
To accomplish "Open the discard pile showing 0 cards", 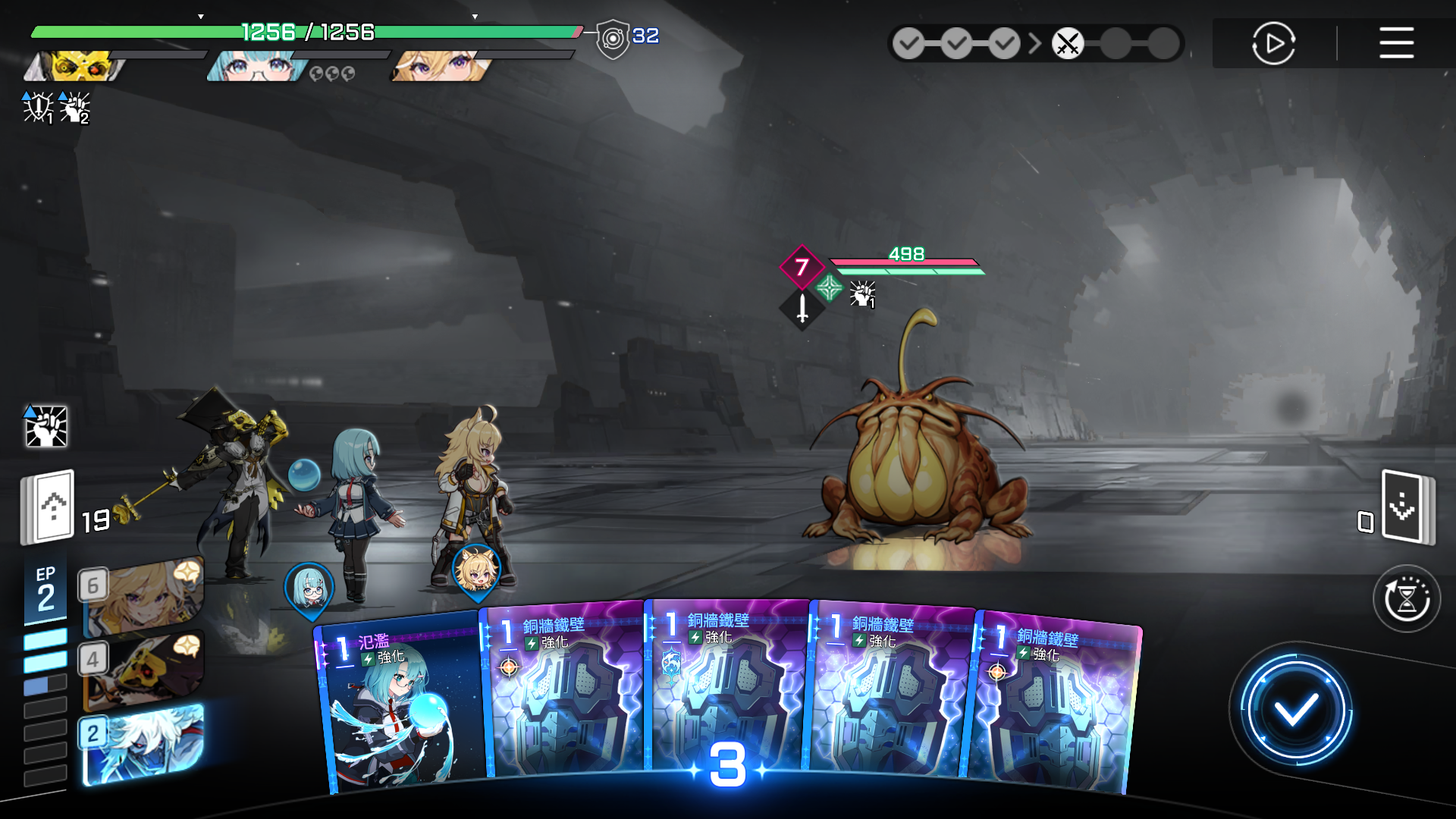I will coord(1405,507).
